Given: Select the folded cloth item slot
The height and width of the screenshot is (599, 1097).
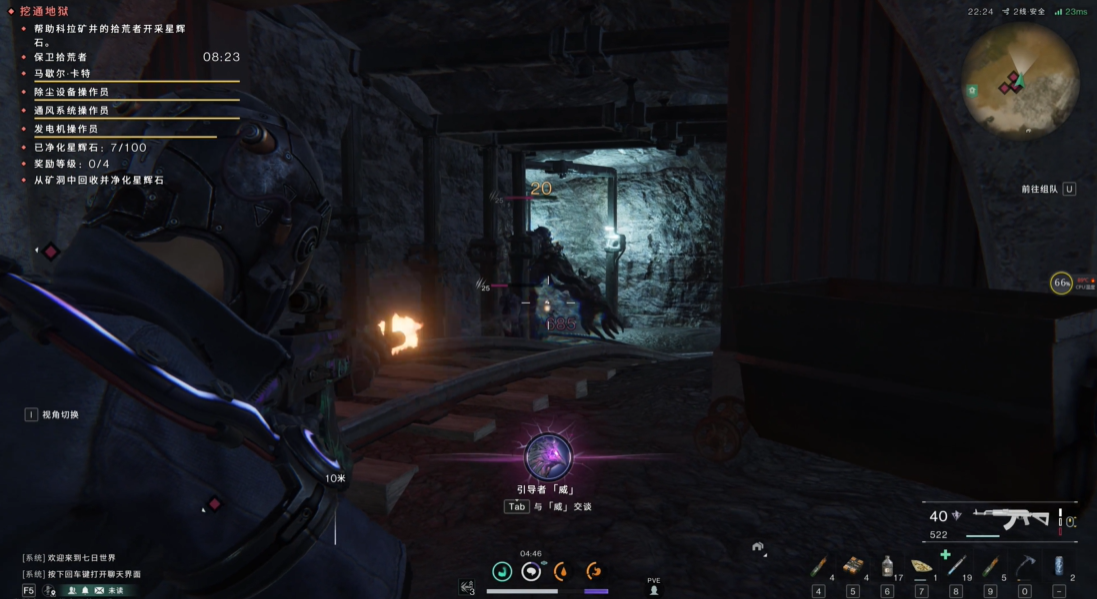Looking at the screenshot, I should pyautogui.click(x=922, y=567).
